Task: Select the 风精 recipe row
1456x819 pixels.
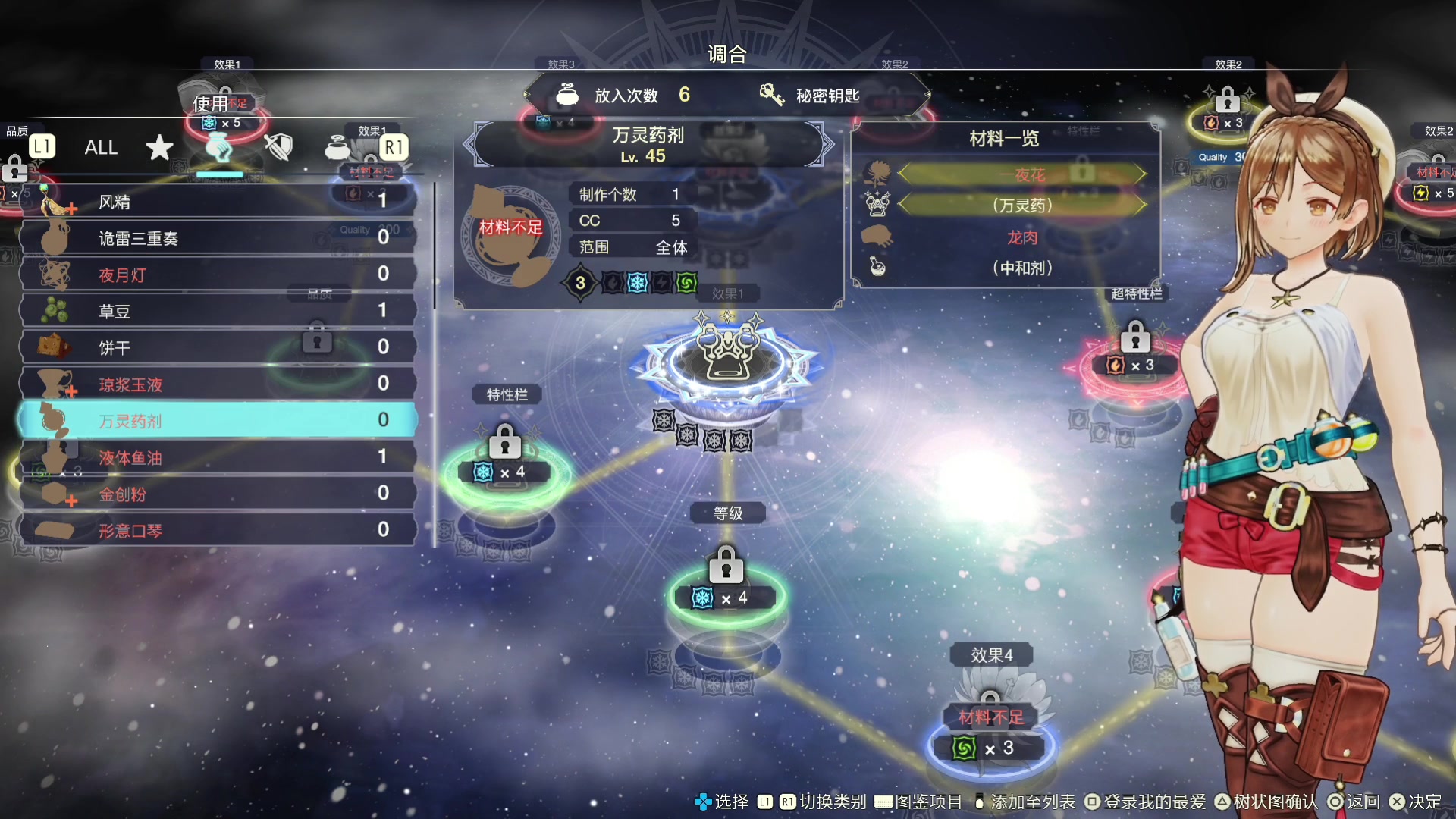Action: pyautogui.click(x=218, y=202)
